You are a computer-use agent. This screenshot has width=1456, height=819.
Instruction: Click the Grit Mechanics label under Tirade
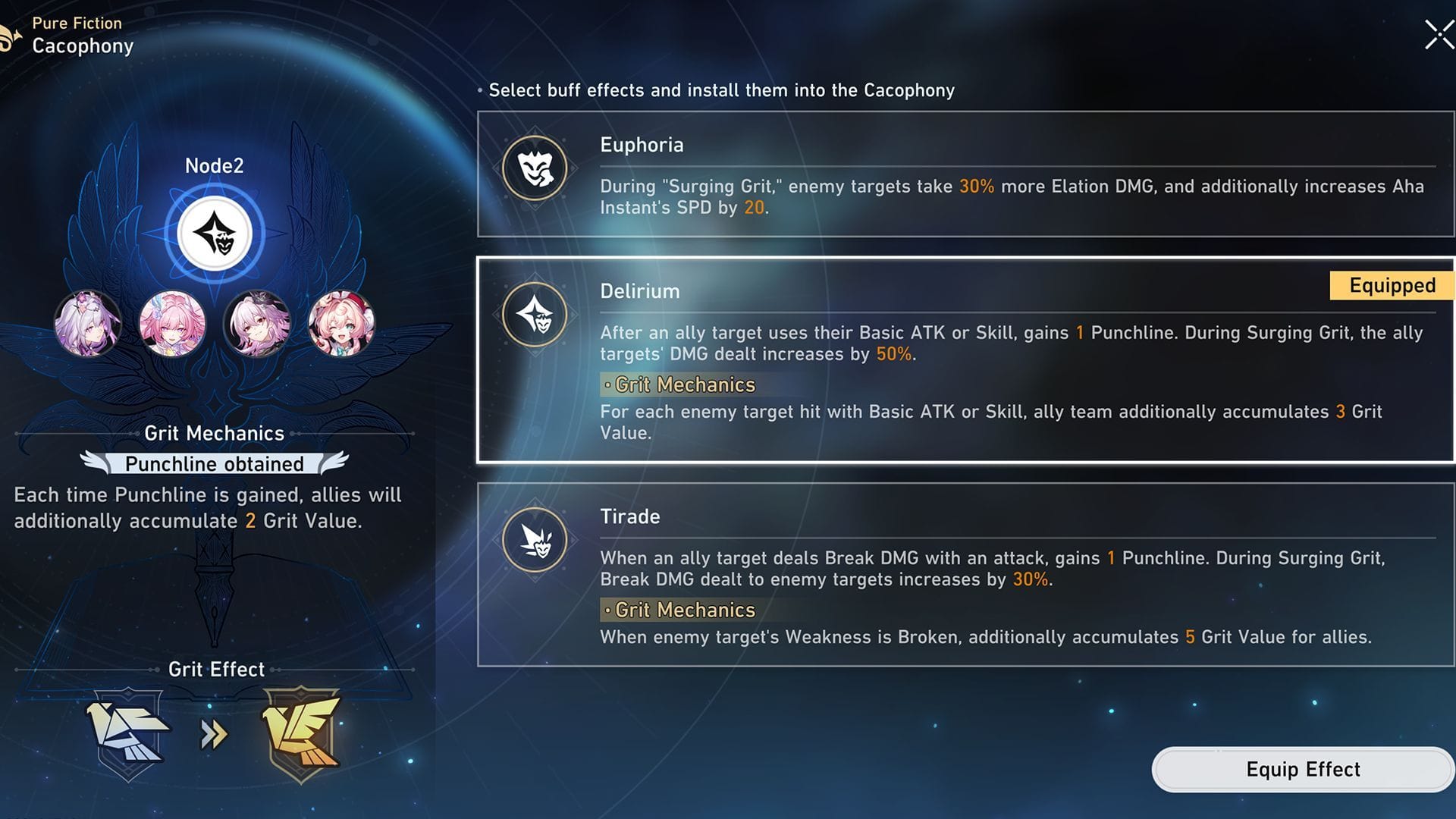(679, 610)
